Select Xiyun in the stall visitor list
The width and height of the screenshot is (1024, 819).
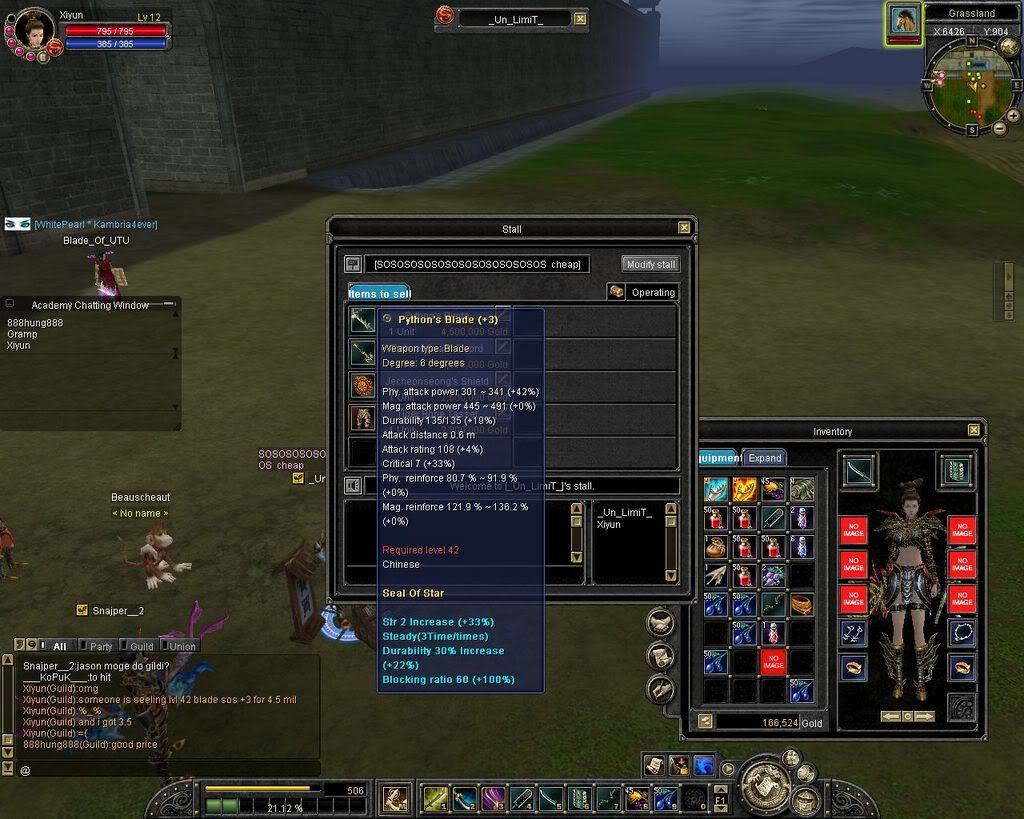[x=609, y=524]
